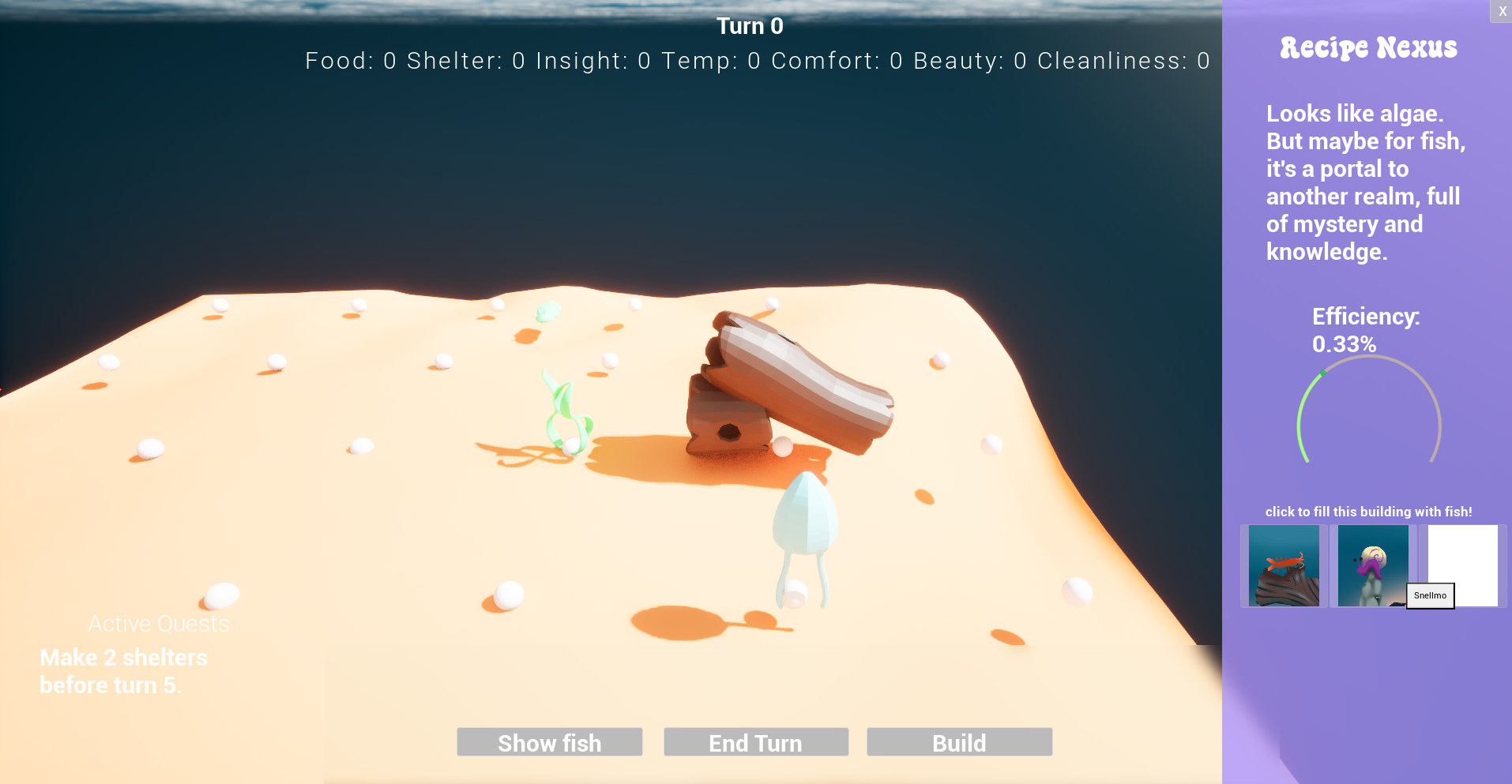The width and height of the screenshot is (1512, 784).
Task: Open the Build menu
Action: click(959, 742)
